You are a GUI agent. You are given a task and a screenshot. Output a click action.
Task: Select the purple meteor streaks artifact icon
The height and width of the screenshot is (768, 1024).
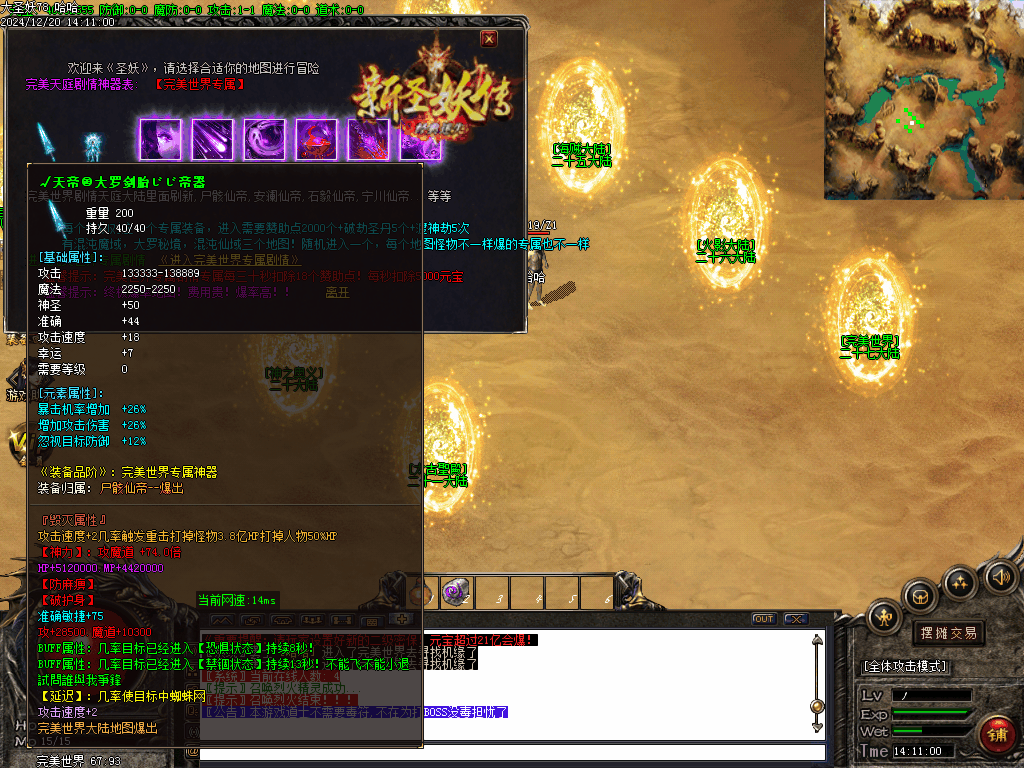tap(213, 140)
